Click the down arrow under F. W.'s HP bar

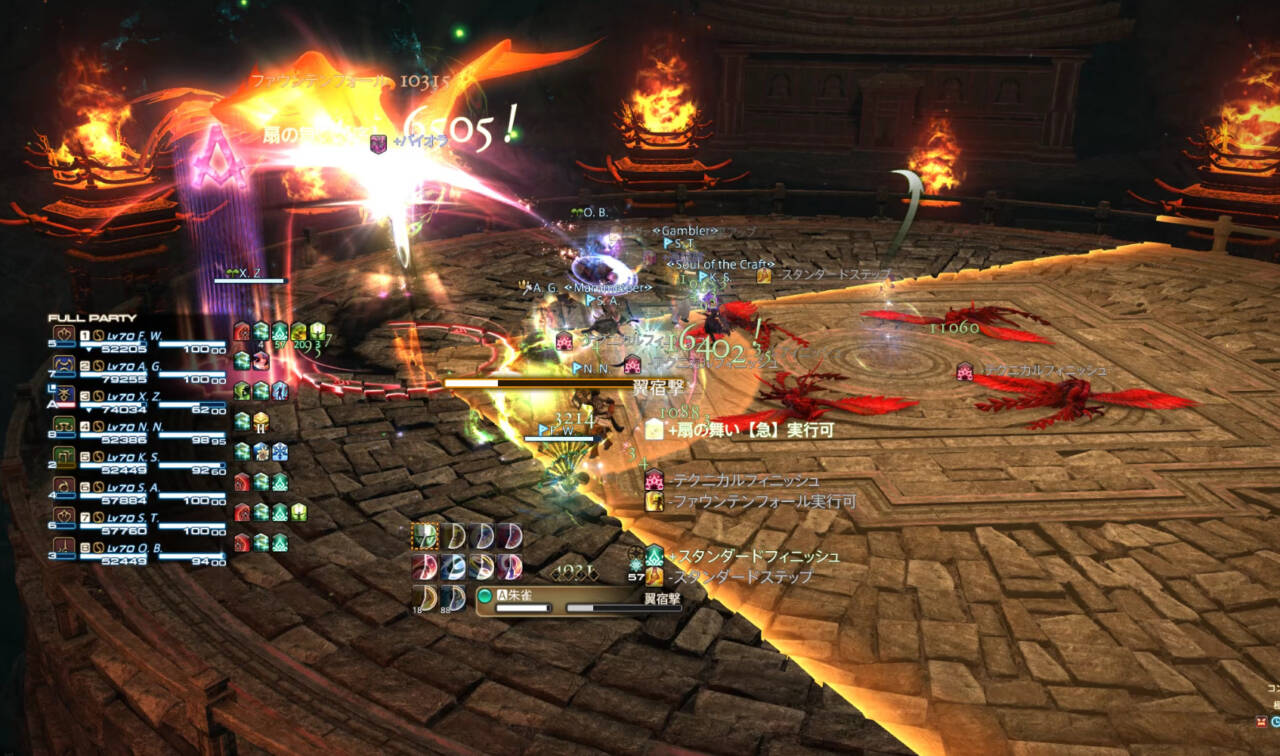pyautogui.click(x=90, y=350)
